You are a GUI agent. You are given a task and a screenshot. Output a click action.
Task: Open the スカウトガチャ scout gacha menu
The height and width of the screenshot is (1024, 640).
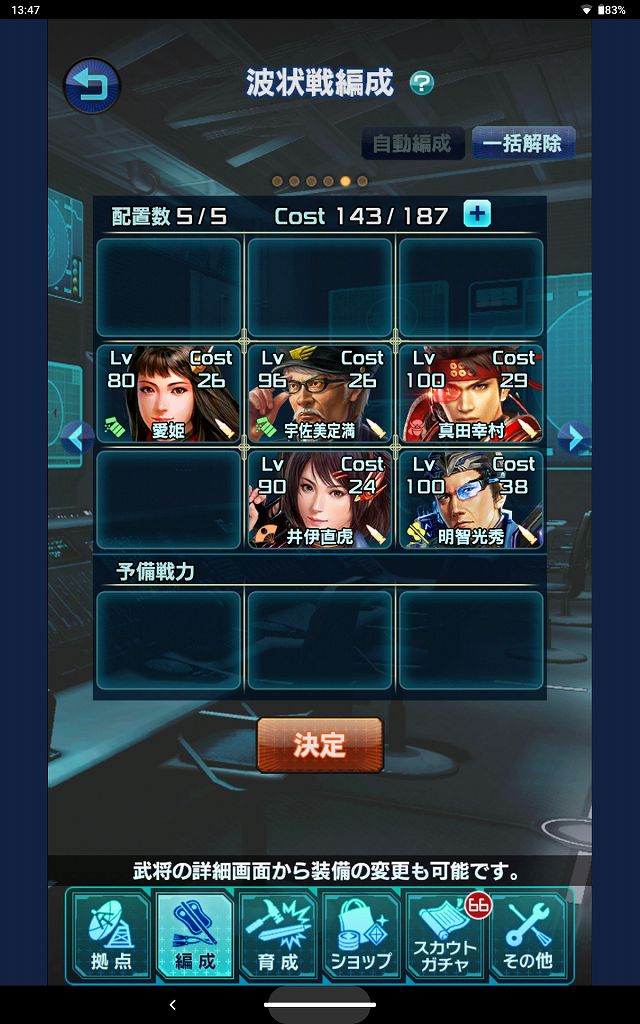[445, 935]
